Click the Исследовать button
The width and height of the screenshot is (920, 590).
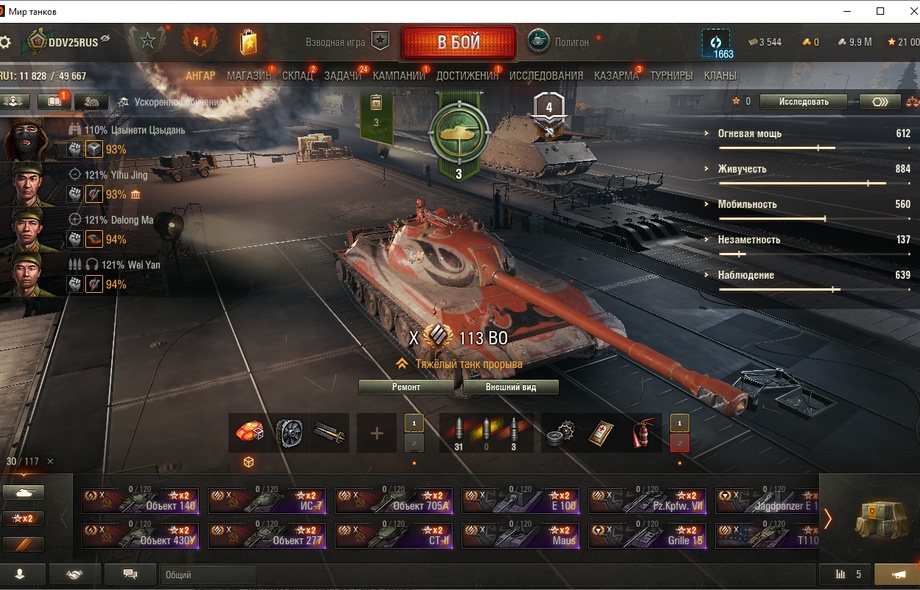click(x=802, y=101)
